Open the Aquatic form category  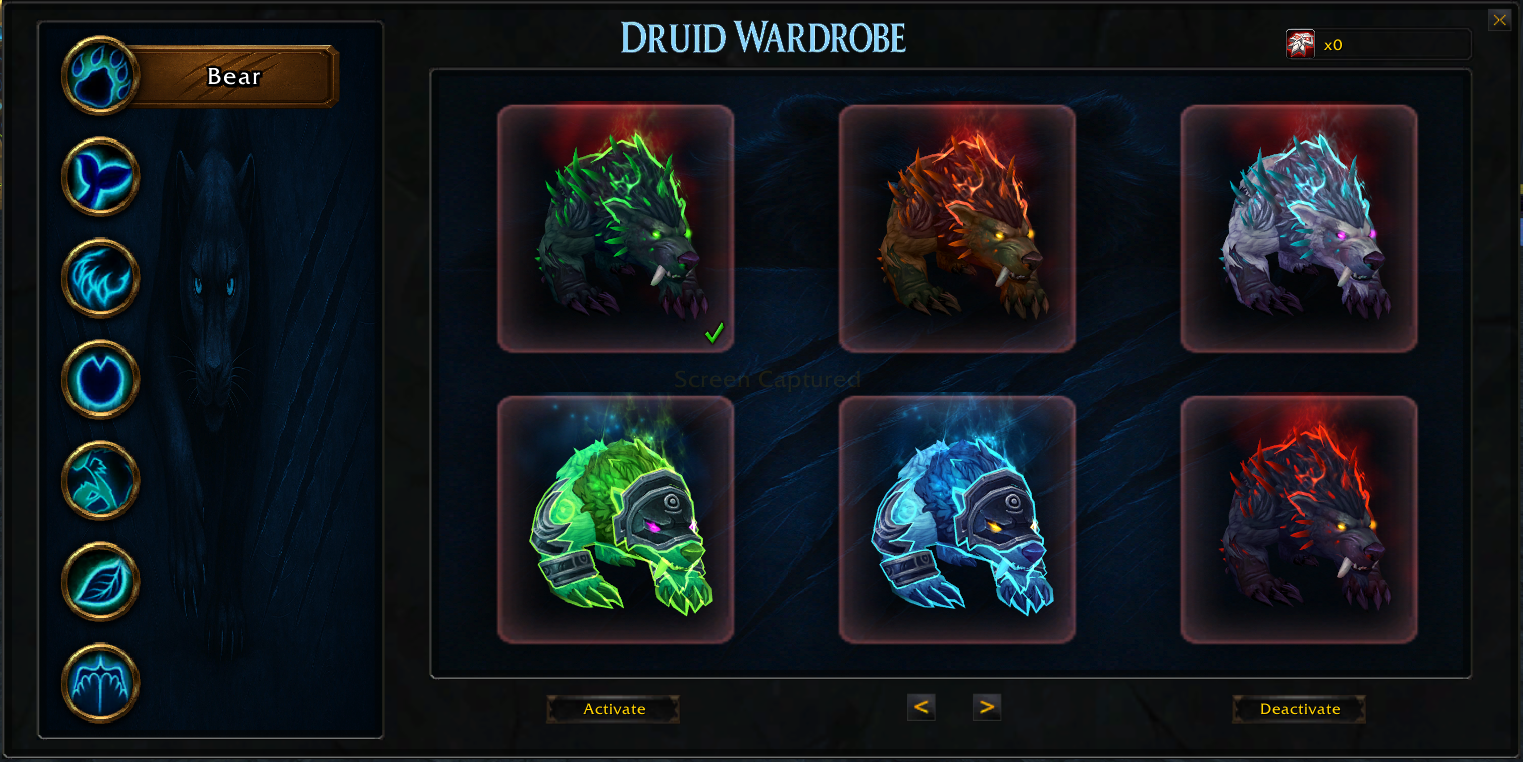coord(100,176)
